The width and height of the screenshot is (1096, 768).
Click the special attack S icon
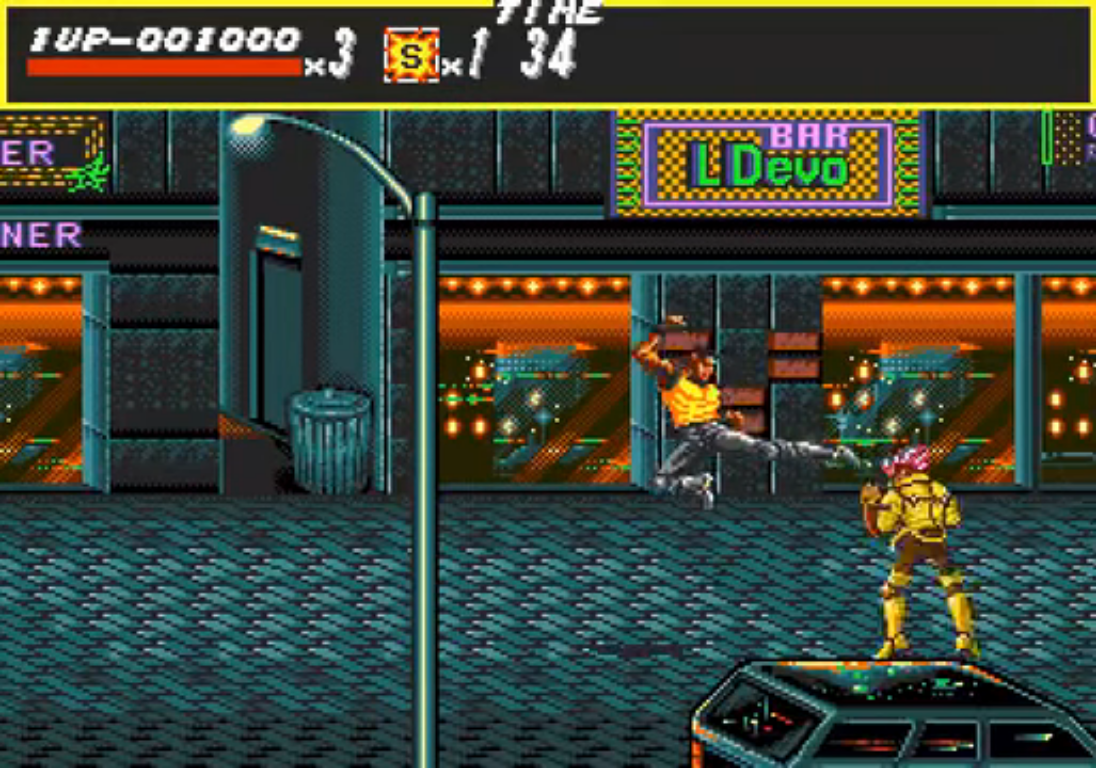tap(411, 55)
